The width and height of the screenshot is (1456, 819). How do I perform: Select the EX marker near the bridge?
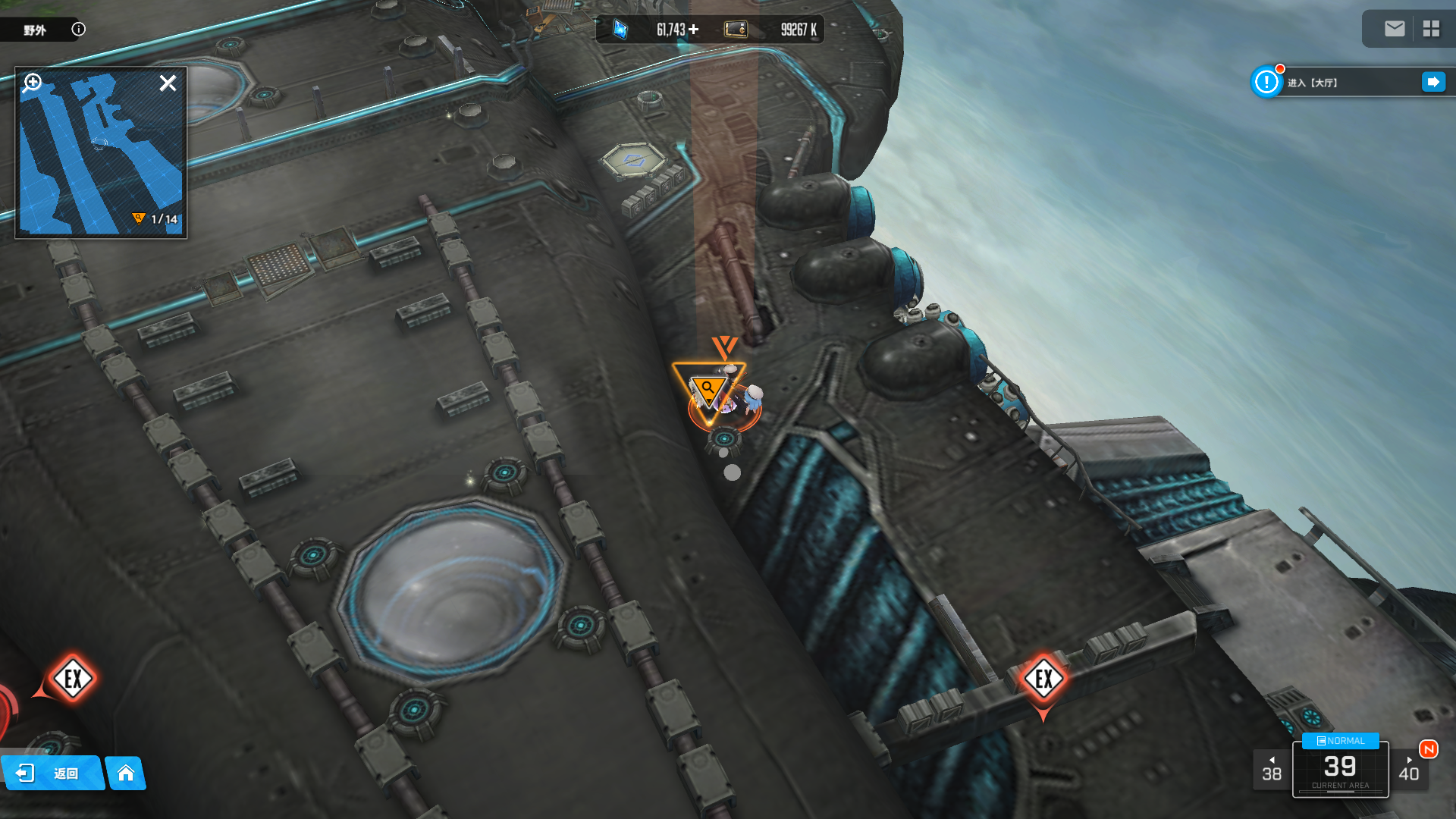[1043, 679]
